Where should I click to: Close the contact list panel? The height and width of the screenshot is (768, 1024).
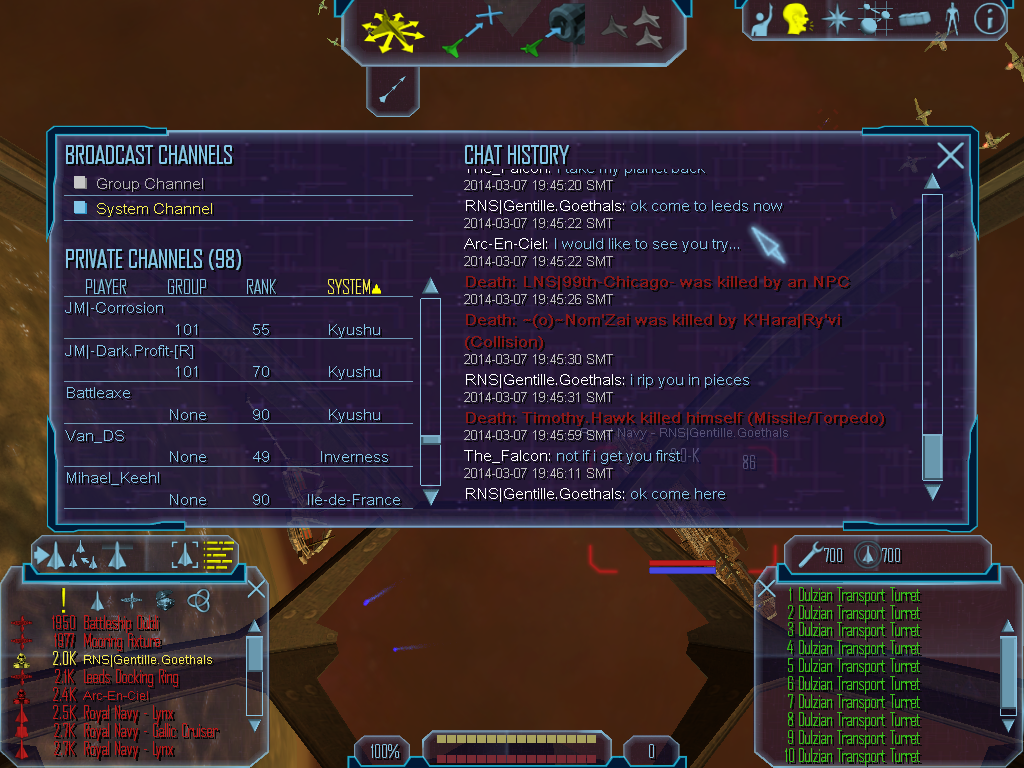coord(256,588)
